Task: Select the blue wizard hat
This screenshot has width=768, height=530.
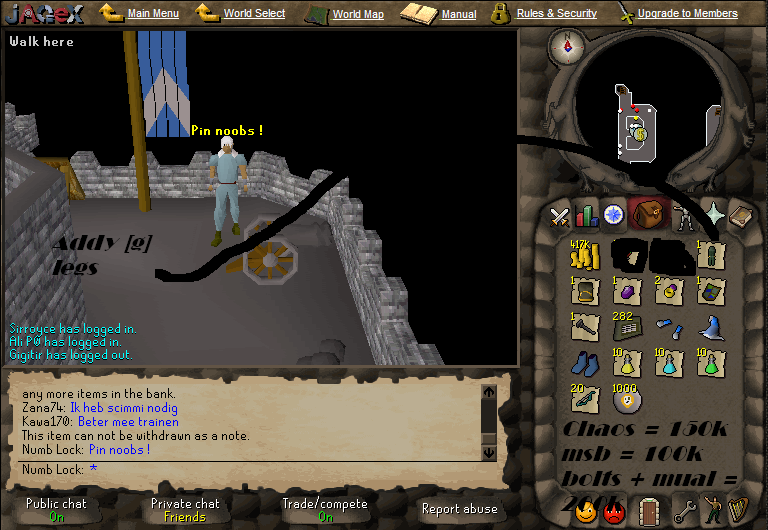Action: (x=711, y=328)
